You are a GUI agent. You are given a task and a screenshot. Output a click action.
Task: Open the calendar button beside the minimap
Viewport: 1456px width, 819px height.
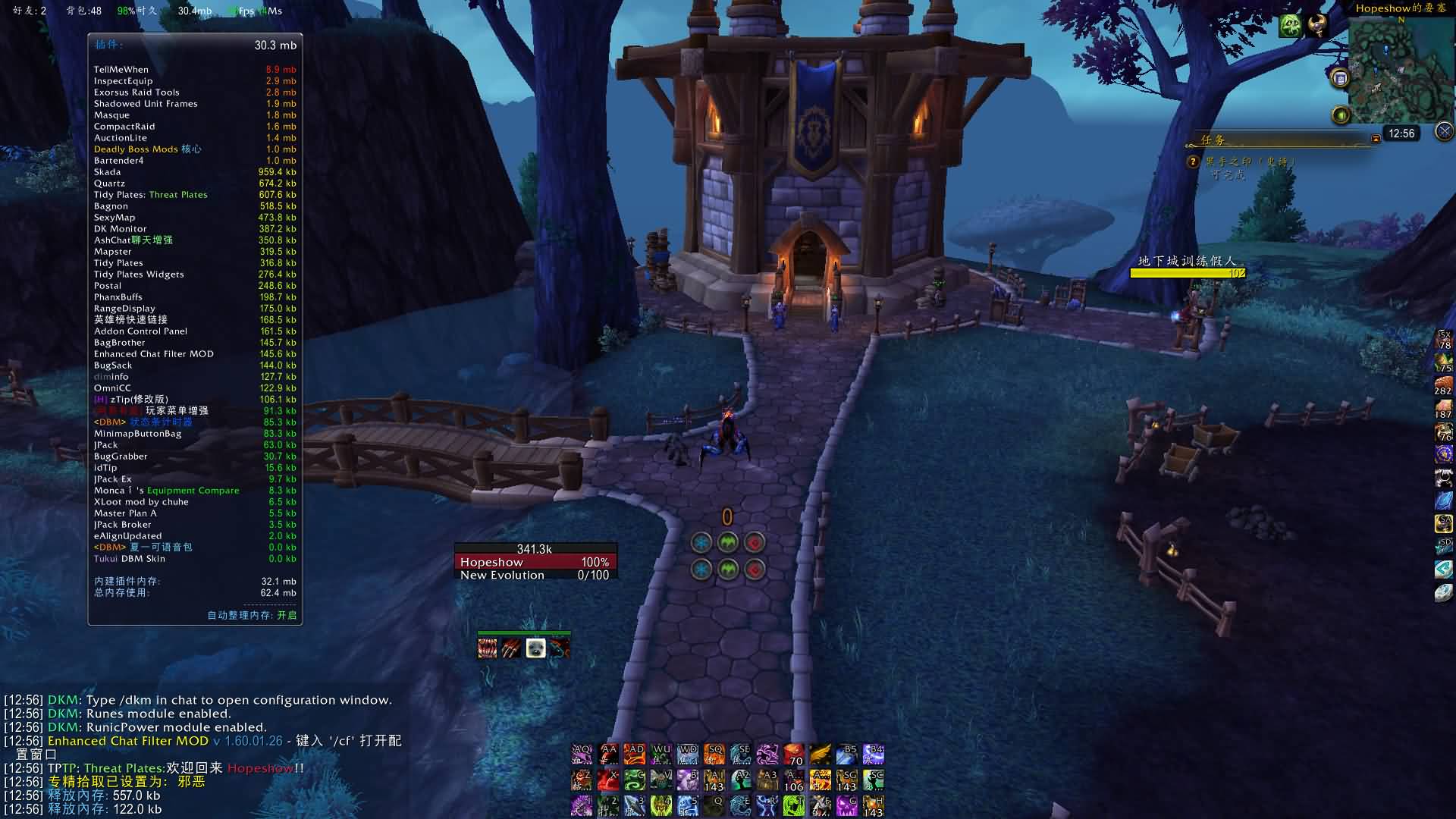1340,78
